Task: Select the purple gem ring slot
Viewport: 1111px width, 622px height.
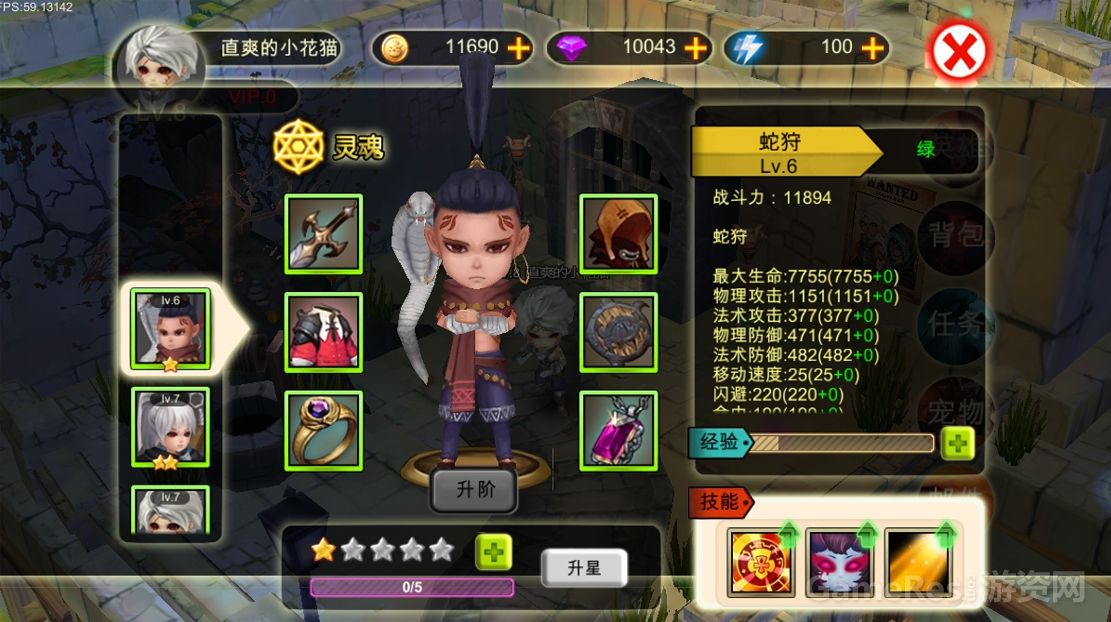Action: pos(323,429)
